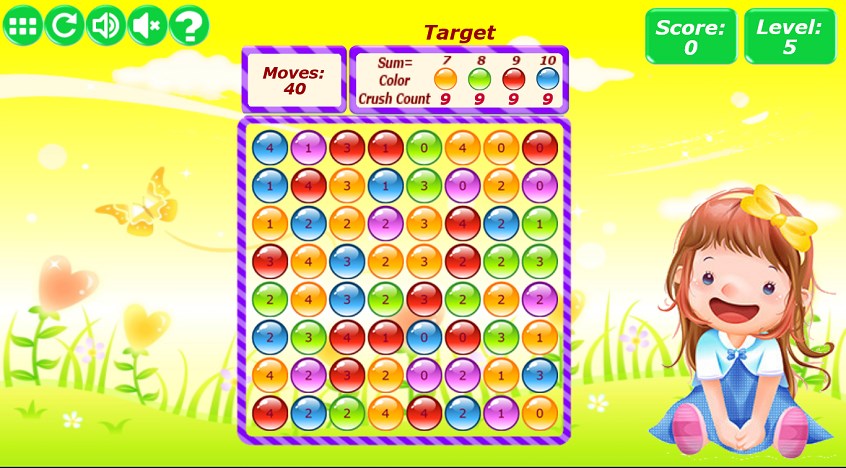Pick the green bubble numbered 0
The image size is (846, 468).
(x=424, y=148)
